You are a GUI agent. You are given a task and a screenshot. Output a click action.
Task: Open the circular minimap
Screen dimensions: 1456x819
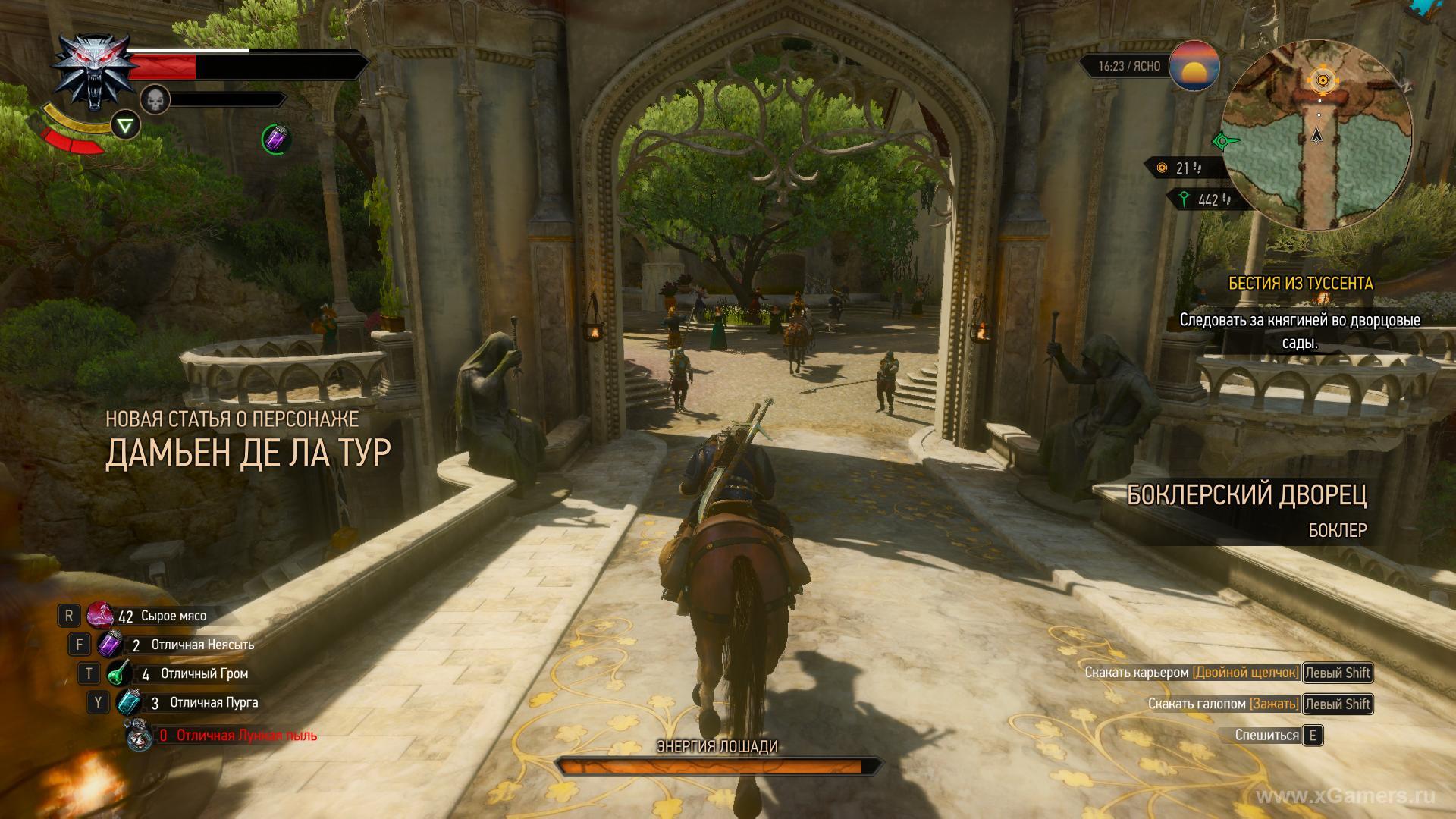pyautogui.click(x=1318, y=136)
